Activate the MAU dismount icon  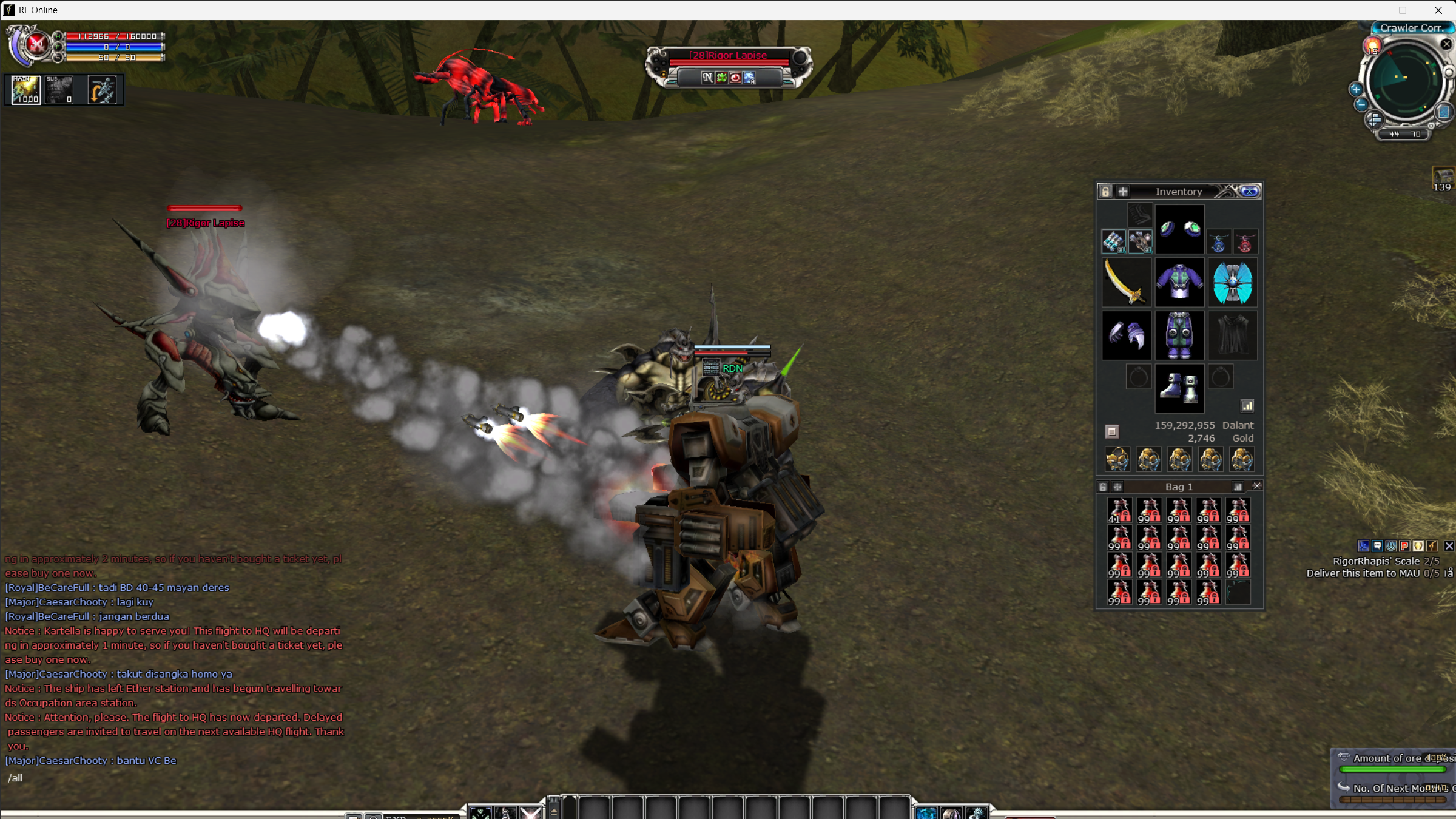pyautogui.click(x=102, y=90)
